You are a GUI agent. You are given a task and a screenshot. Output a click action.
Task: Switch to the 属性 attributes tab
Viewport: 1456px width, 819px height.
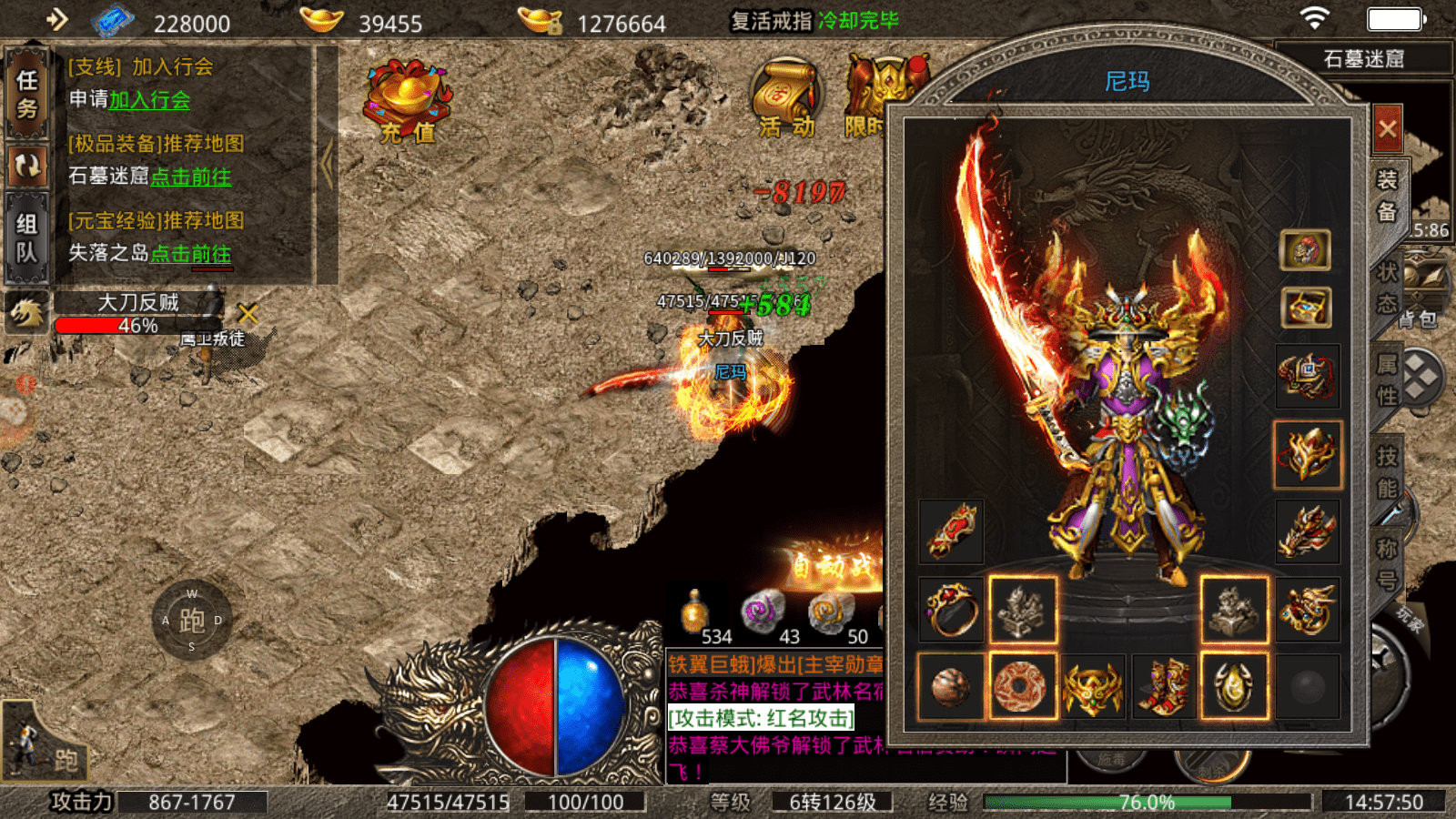(1386, 380)
